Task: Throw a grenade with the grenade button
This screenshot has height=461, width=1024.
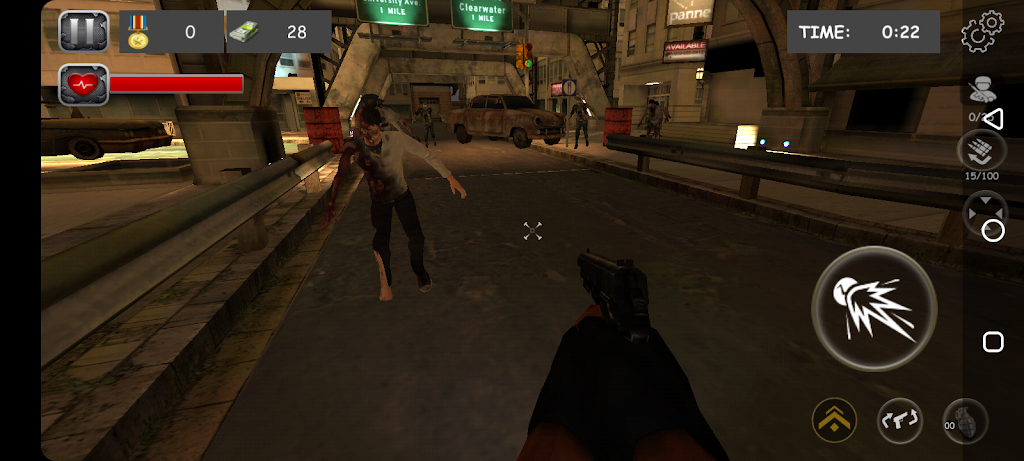Action: tap(967, 421)
